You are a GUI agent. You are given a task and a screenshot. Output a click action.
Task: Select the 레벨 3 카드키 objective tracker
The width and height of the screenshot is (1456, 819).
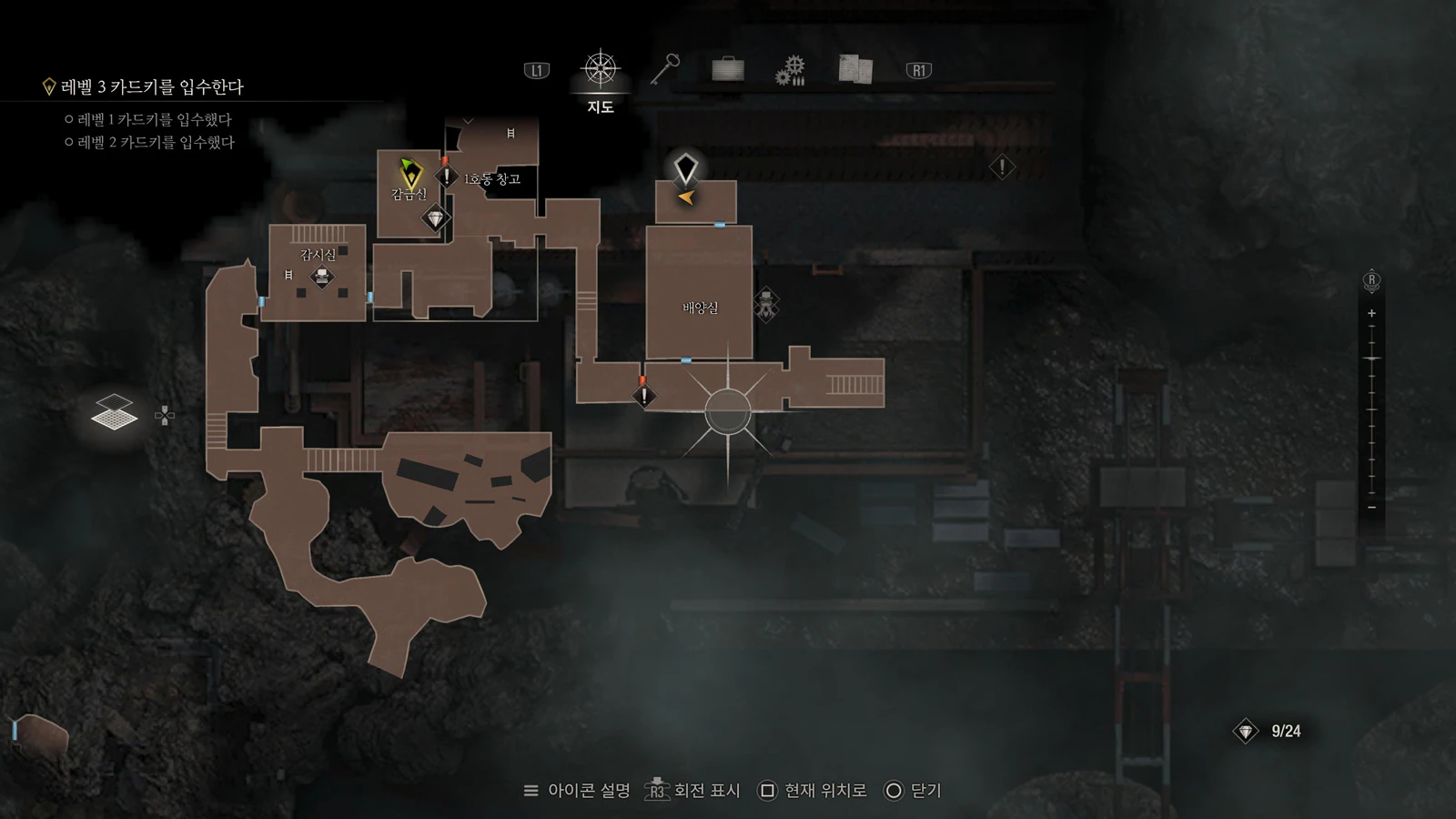[152, 87]
